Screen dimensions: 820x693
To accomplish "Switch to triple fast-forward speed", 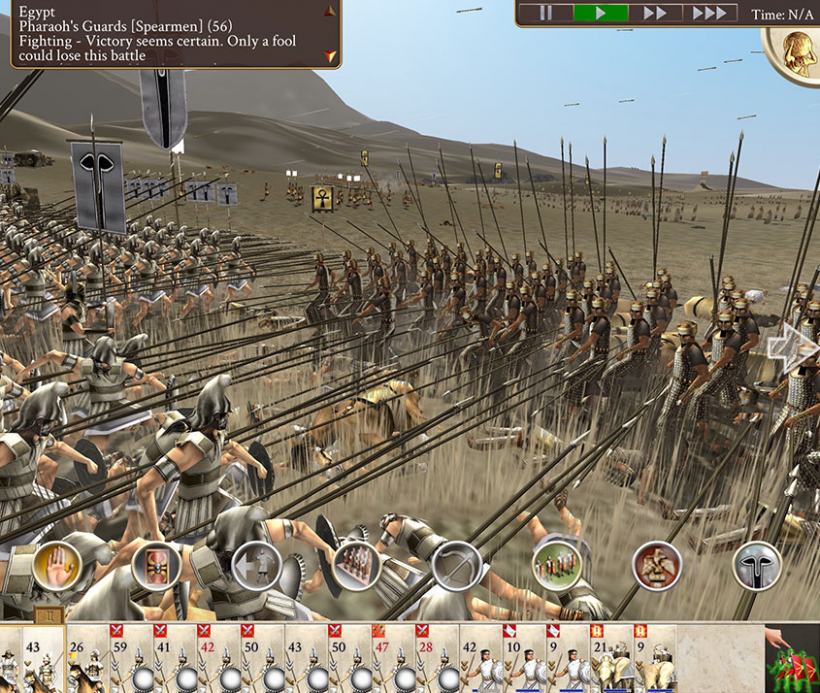I will 709,13.
